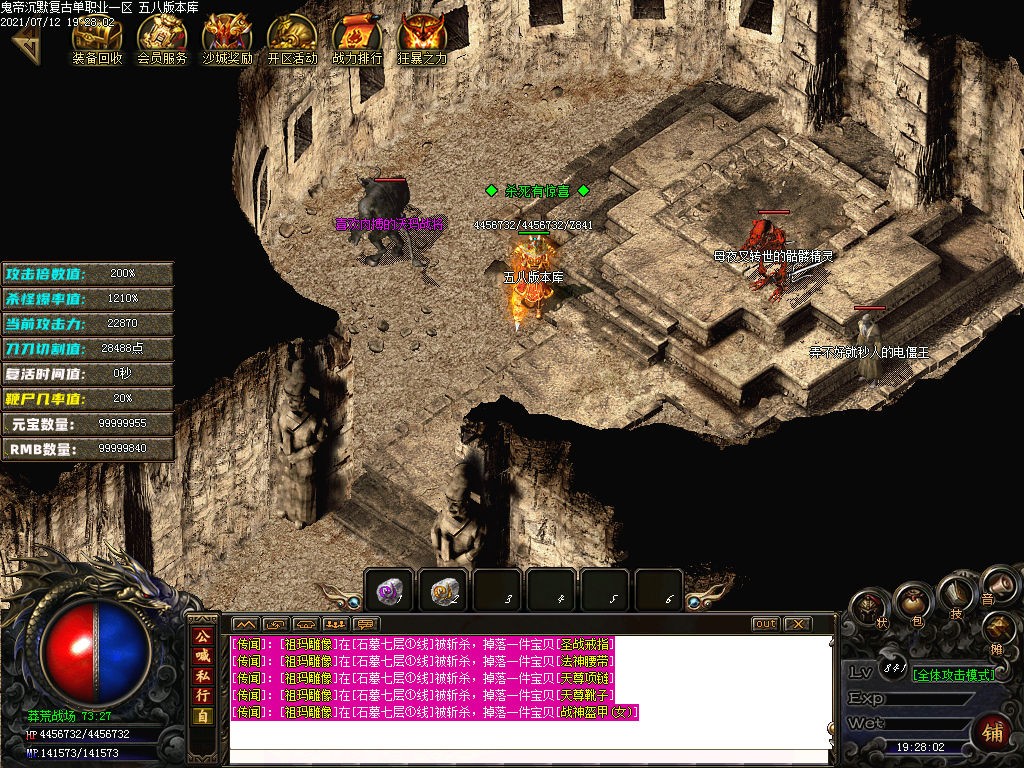Click the chat panel's 'out' button
The height and width of the screenshot is (768, 1024).
point(765,624)
